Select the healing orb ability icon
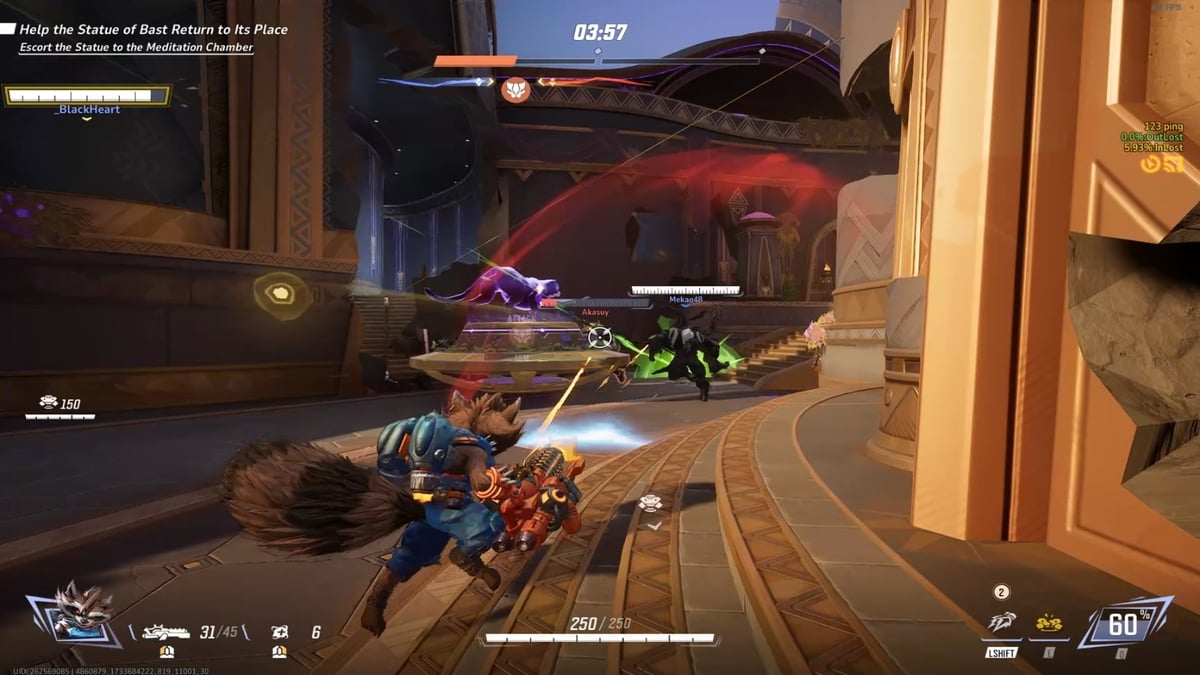The width and height of the screenshot is (1200, 675). click(279, 632)
